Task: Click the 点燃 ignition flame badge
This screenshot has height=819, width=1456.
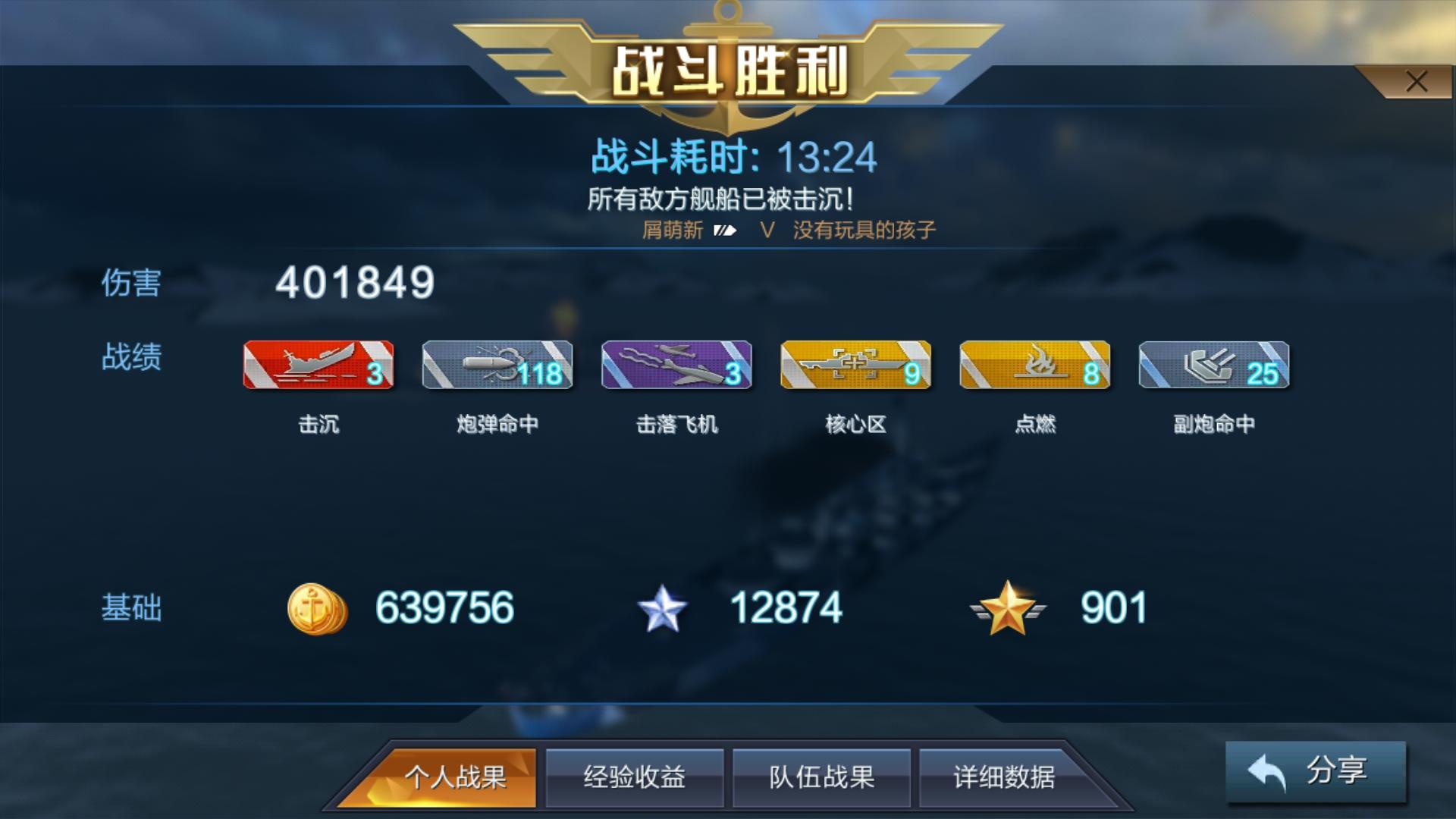Action: pos(1034,365)
